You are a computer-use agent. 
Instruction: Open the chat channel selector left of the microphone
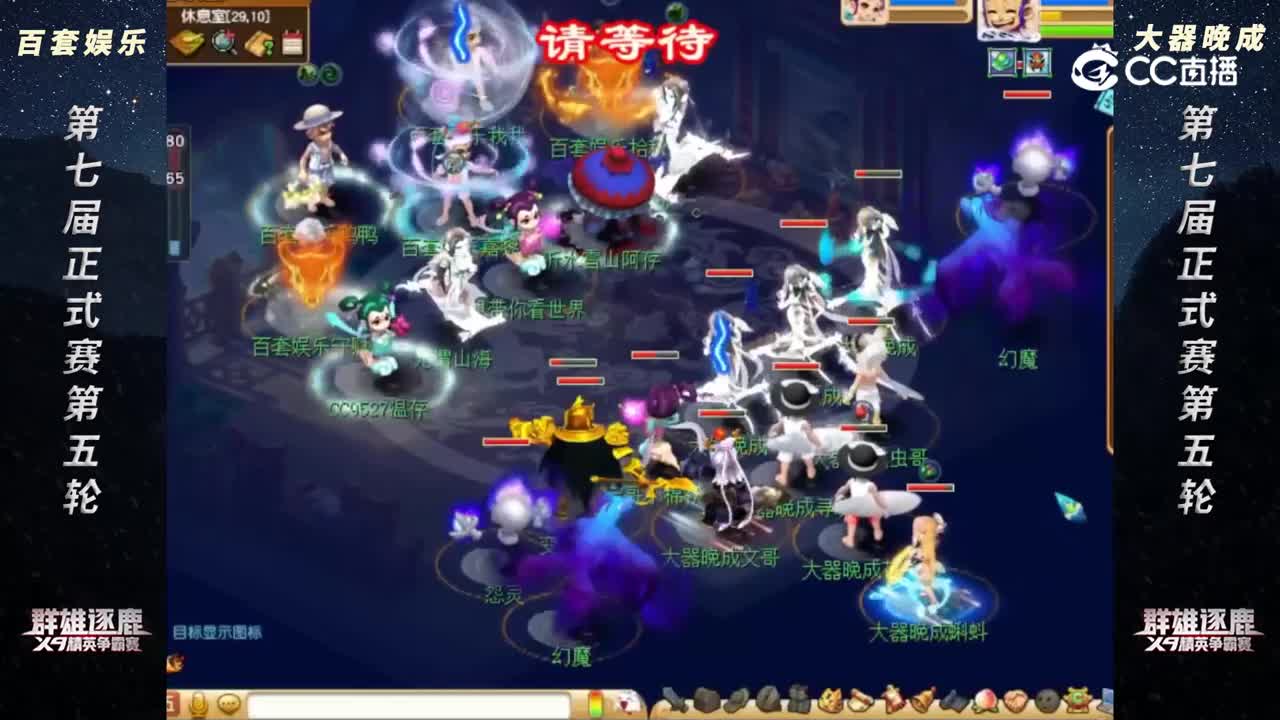point(171,704)
